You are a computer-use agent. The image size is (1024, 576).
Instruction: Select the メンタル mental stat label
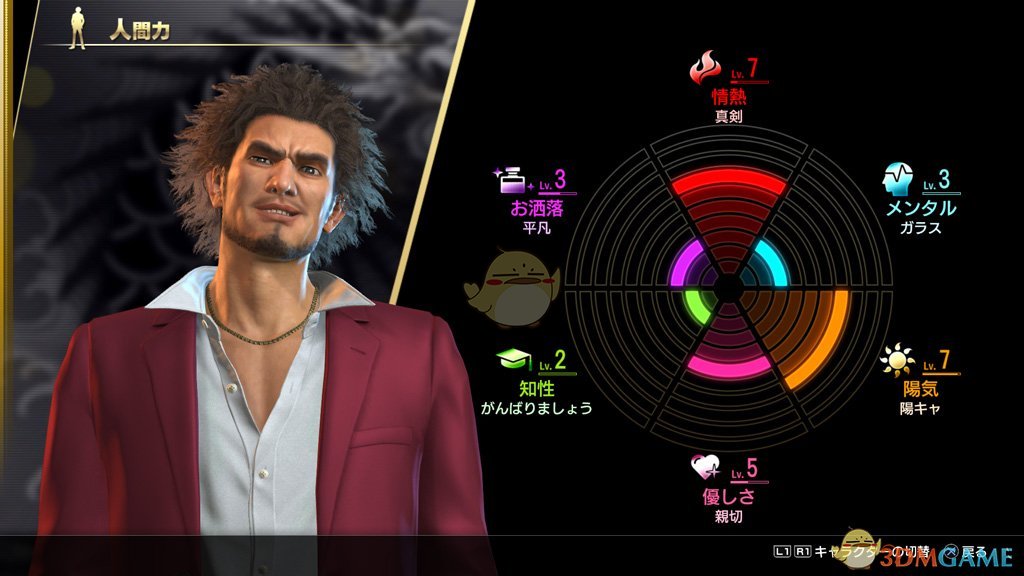(x=920, y=208)
